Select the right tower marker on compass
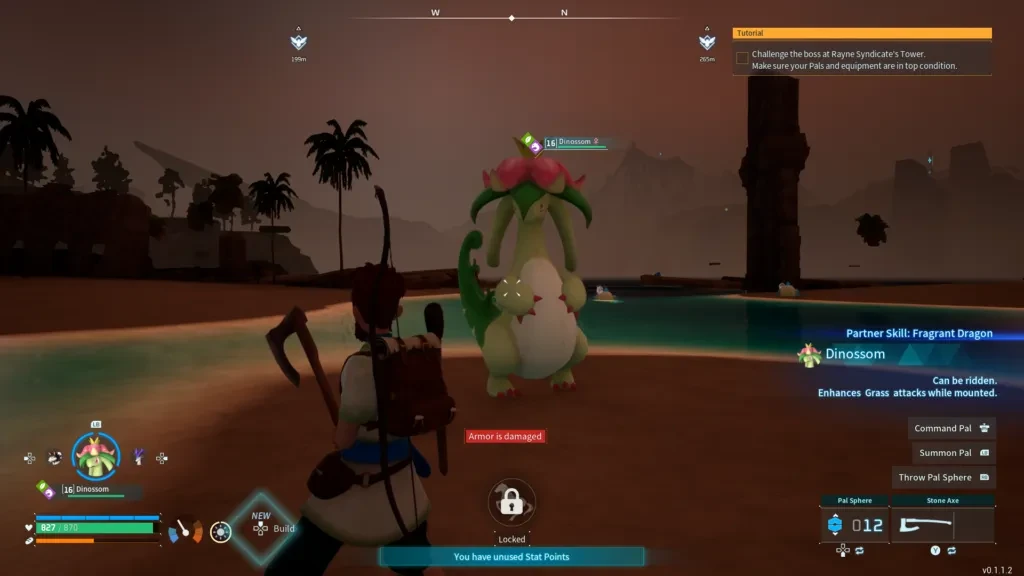This screenshot has height=576, width=1024. (707, 42)
